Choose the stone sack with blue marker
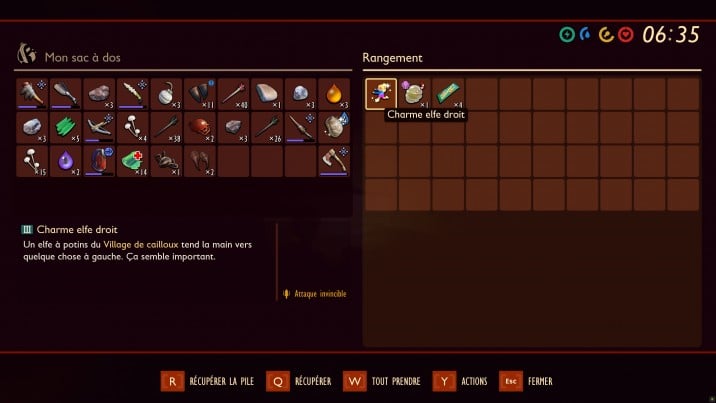The width and height of the screenshot is (716, 403). pos(334,127)
